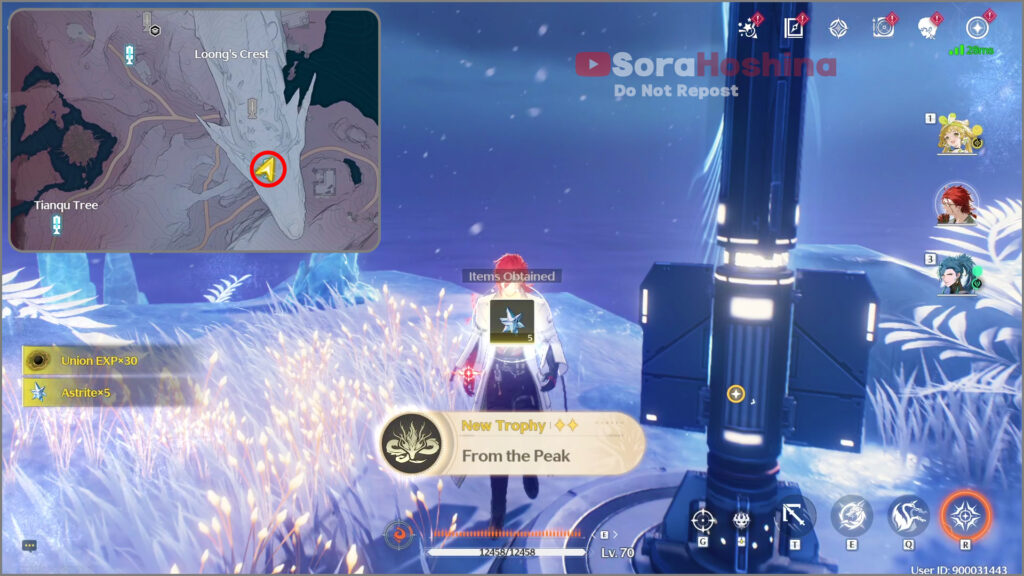The height and width of the screenshot is (576, 1024).
Task: Open the events star icon
Action: [x=748, y=27]
